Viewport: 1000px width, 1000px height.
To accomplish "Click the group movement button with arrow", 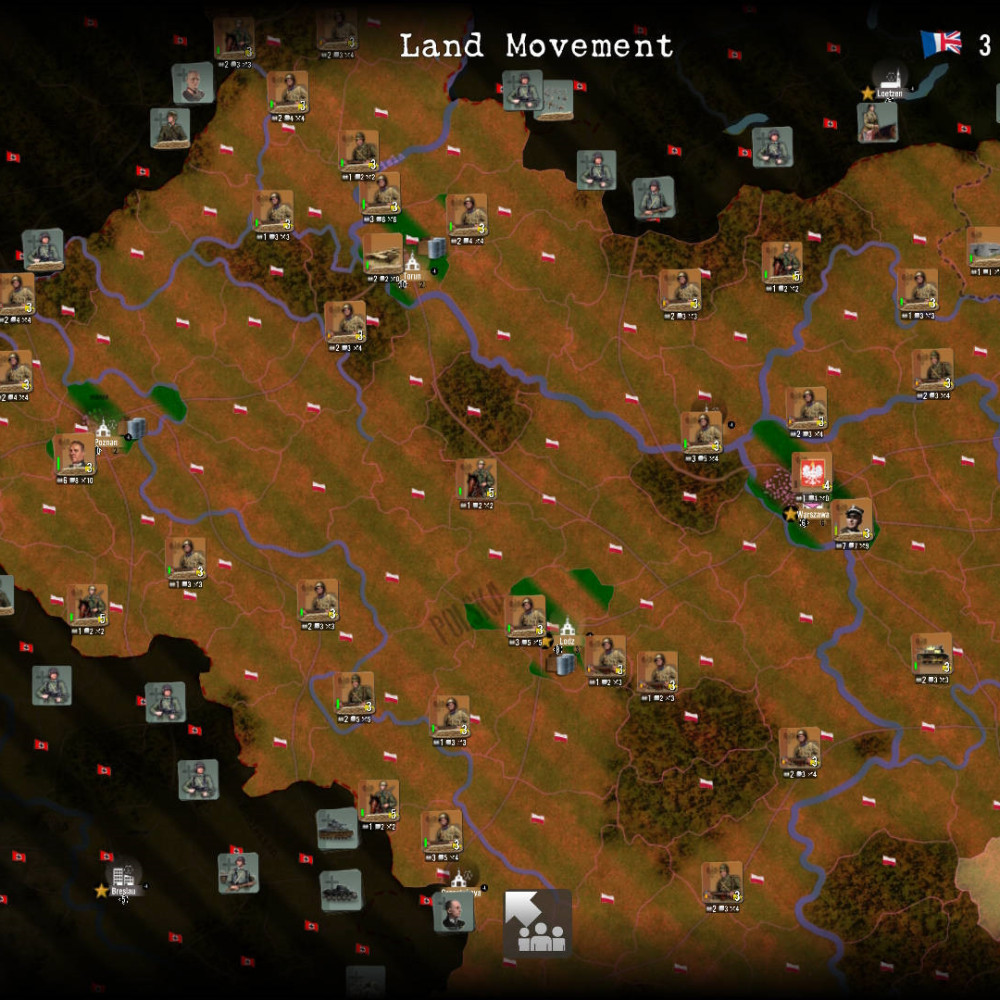I will (538, 923).
